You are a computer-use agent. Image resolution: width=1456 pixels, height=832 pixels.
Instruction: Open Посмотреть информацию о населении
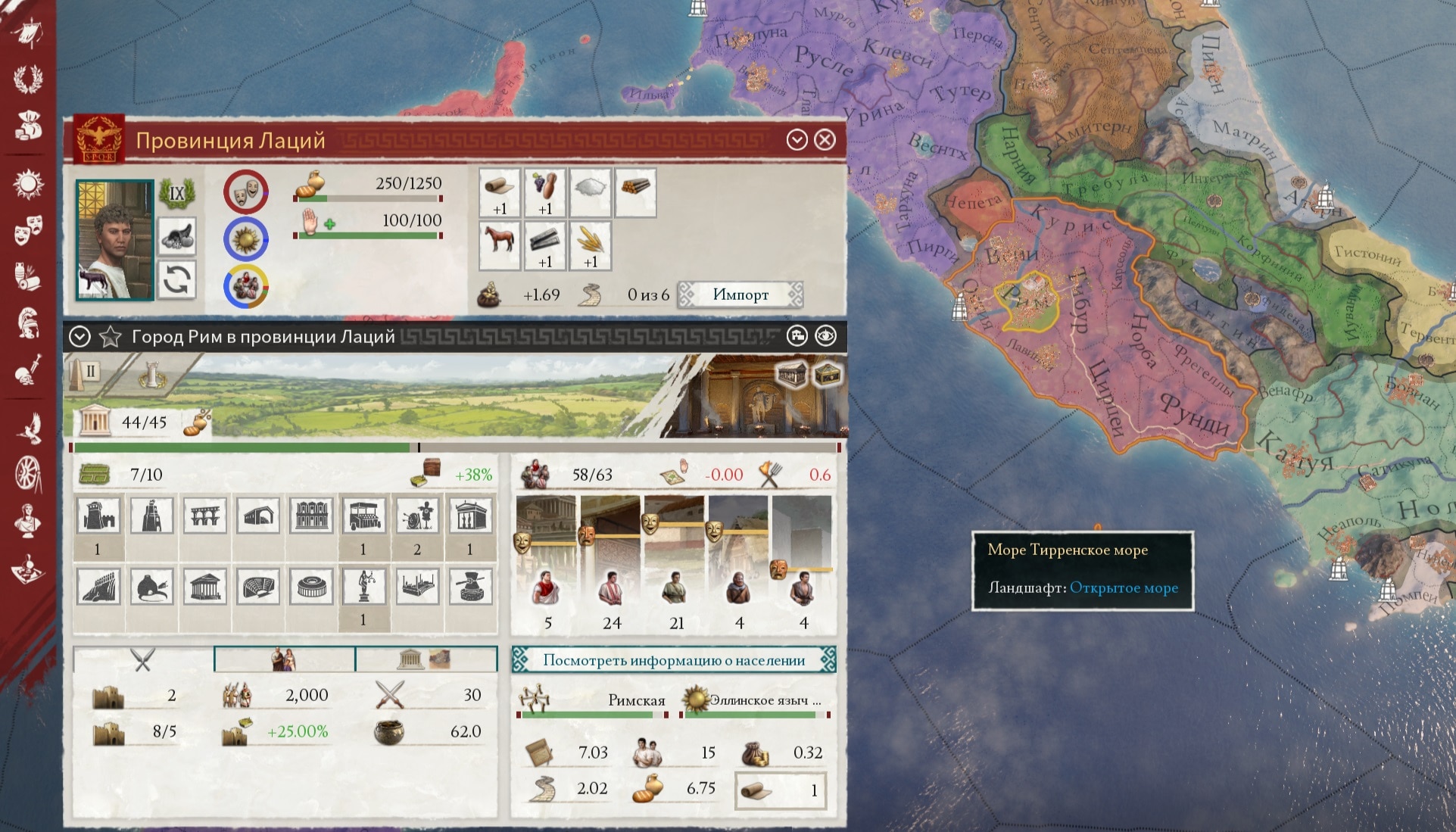point(674,660)
